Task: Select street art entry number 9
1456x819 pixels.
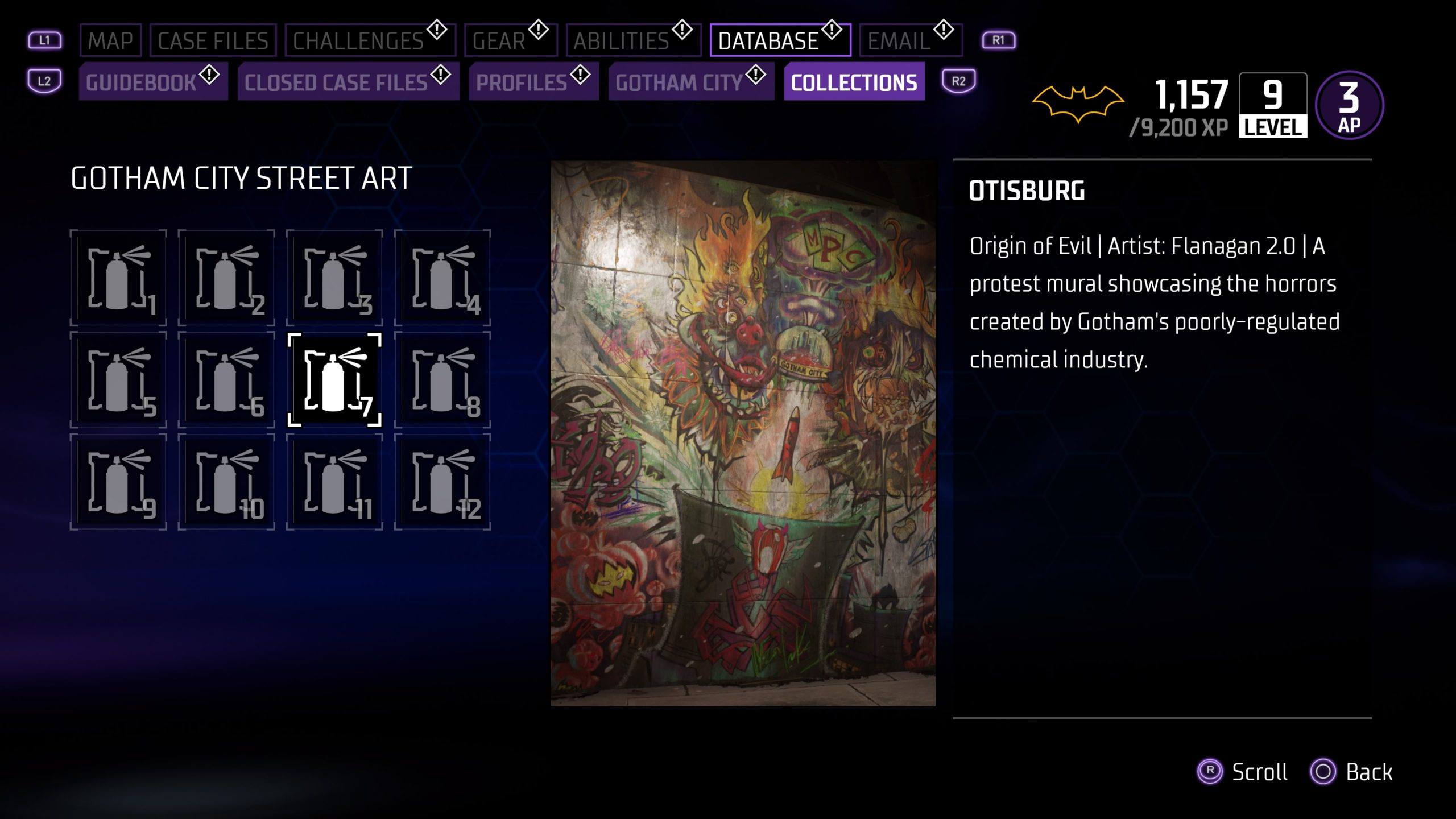Action: (118, 482)
